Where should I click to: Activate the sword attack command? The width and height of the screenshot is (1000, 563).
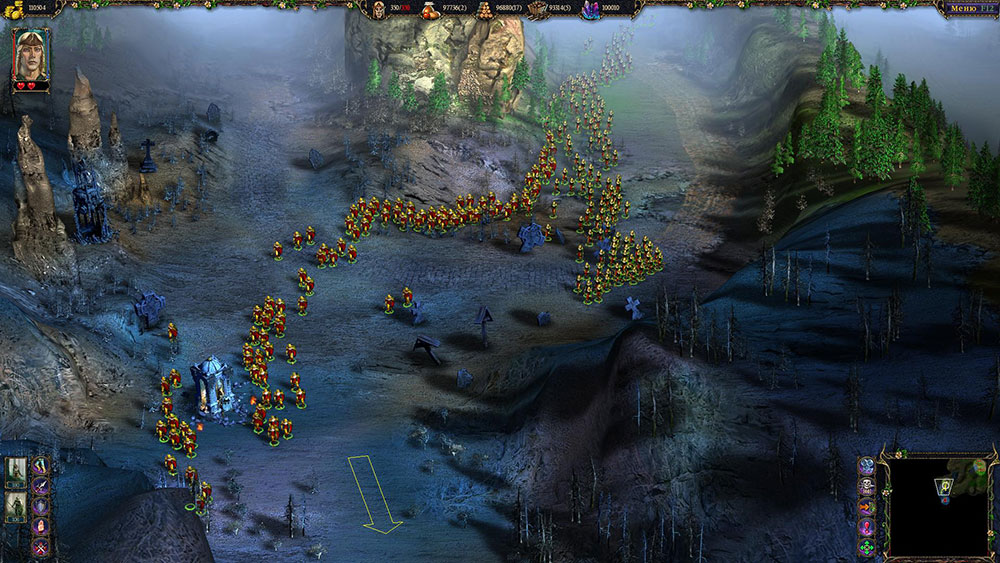click(x=41, y=485)
